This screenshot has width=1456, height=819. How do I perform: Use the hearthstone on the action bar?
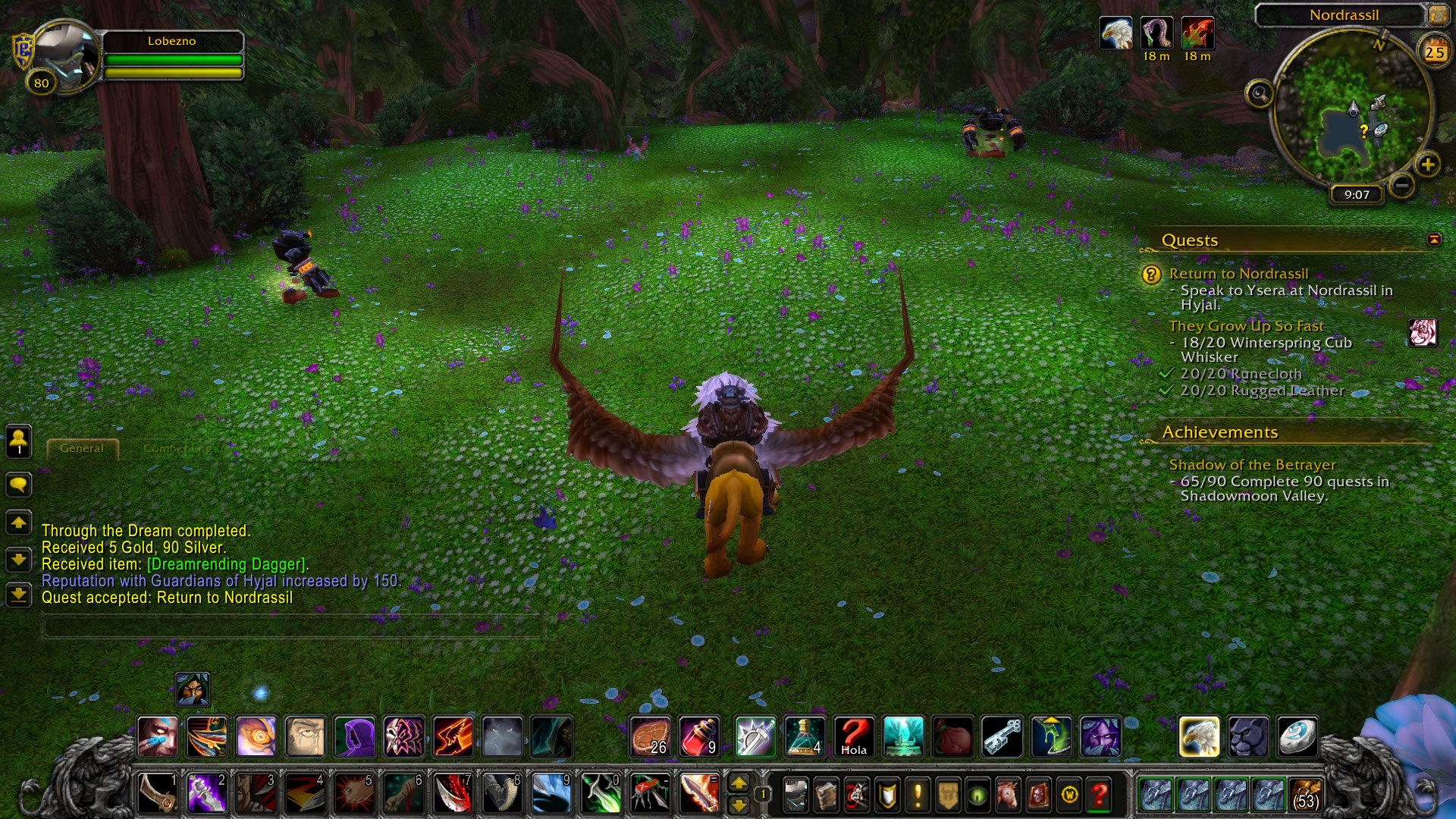pyautogui.click(x=1297, y=736)
